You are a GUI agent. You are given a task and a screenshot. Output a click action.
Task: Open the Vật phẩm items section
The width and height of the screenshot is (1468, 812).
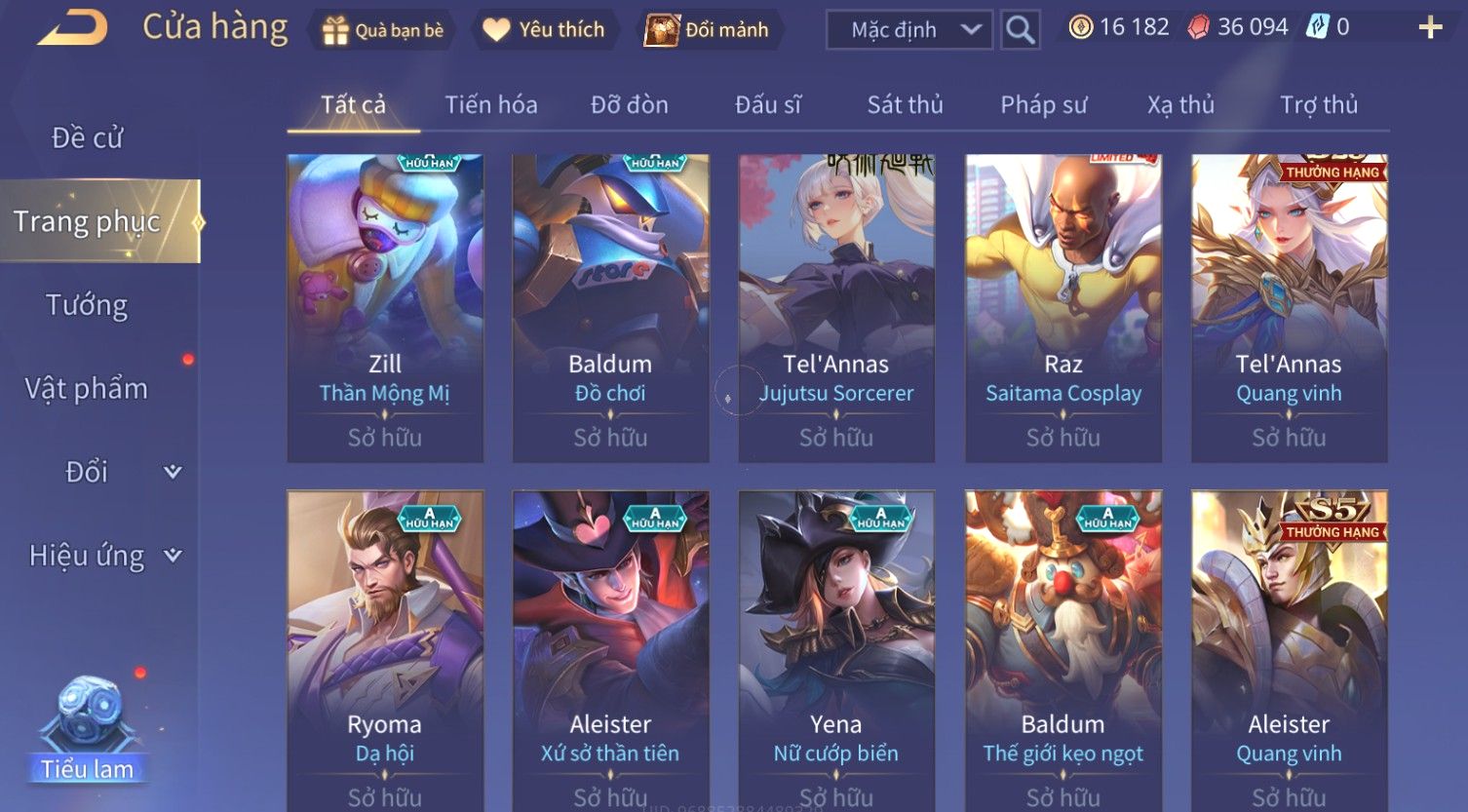(88, 389)
